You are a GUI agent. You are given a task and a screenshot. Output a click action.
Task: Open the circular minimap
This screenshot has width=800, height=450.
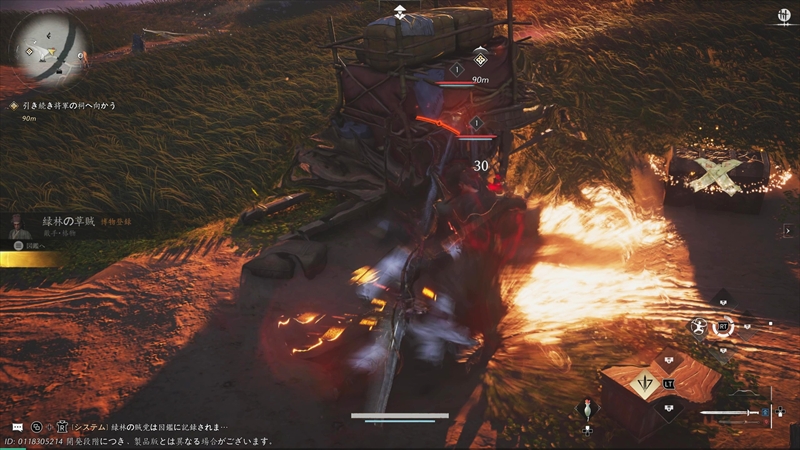[x=48, y=48]
